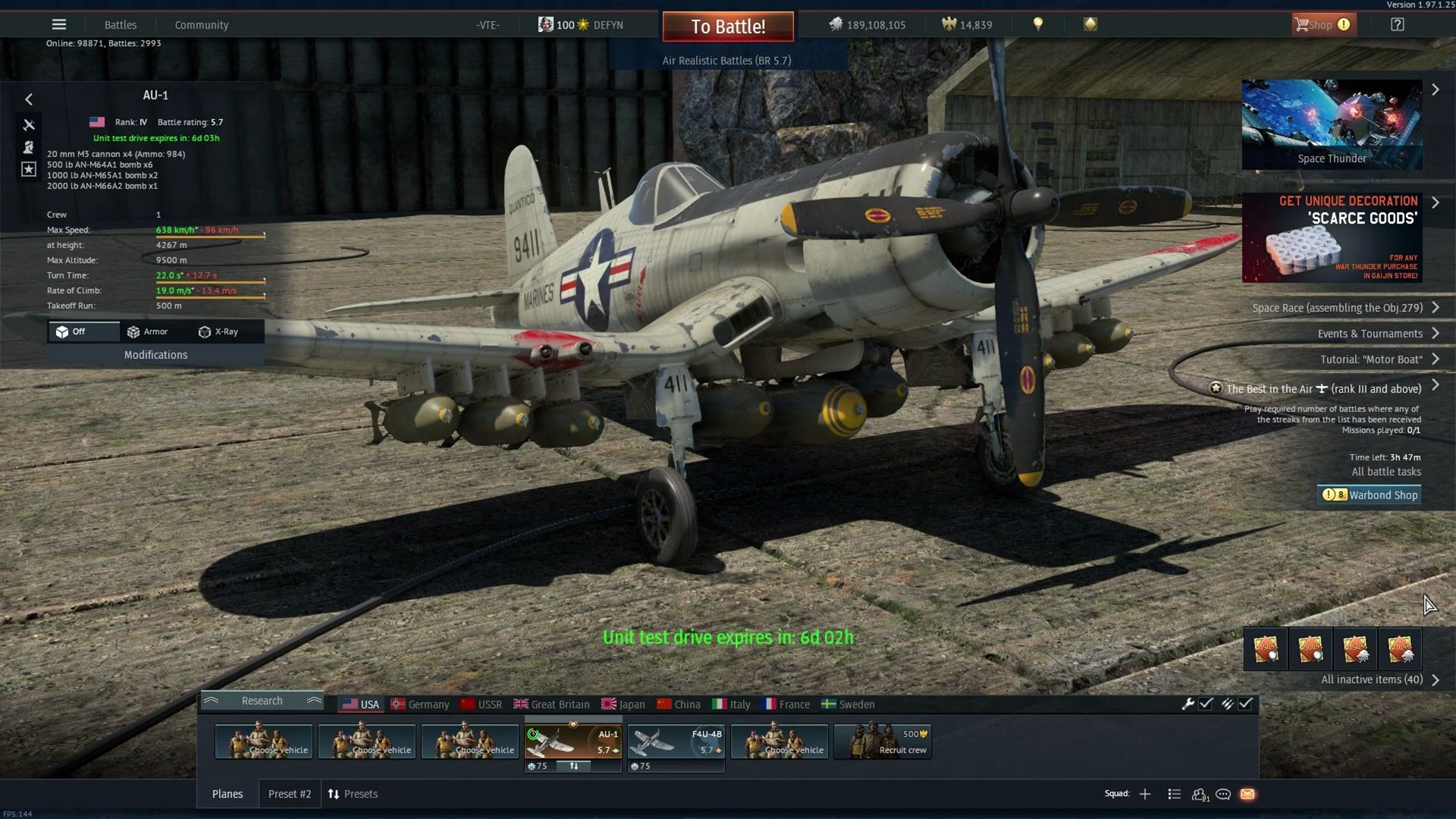This screenshot has height=819, width=1456.
Task: Open the help question mark
Action: [1397, 24]
